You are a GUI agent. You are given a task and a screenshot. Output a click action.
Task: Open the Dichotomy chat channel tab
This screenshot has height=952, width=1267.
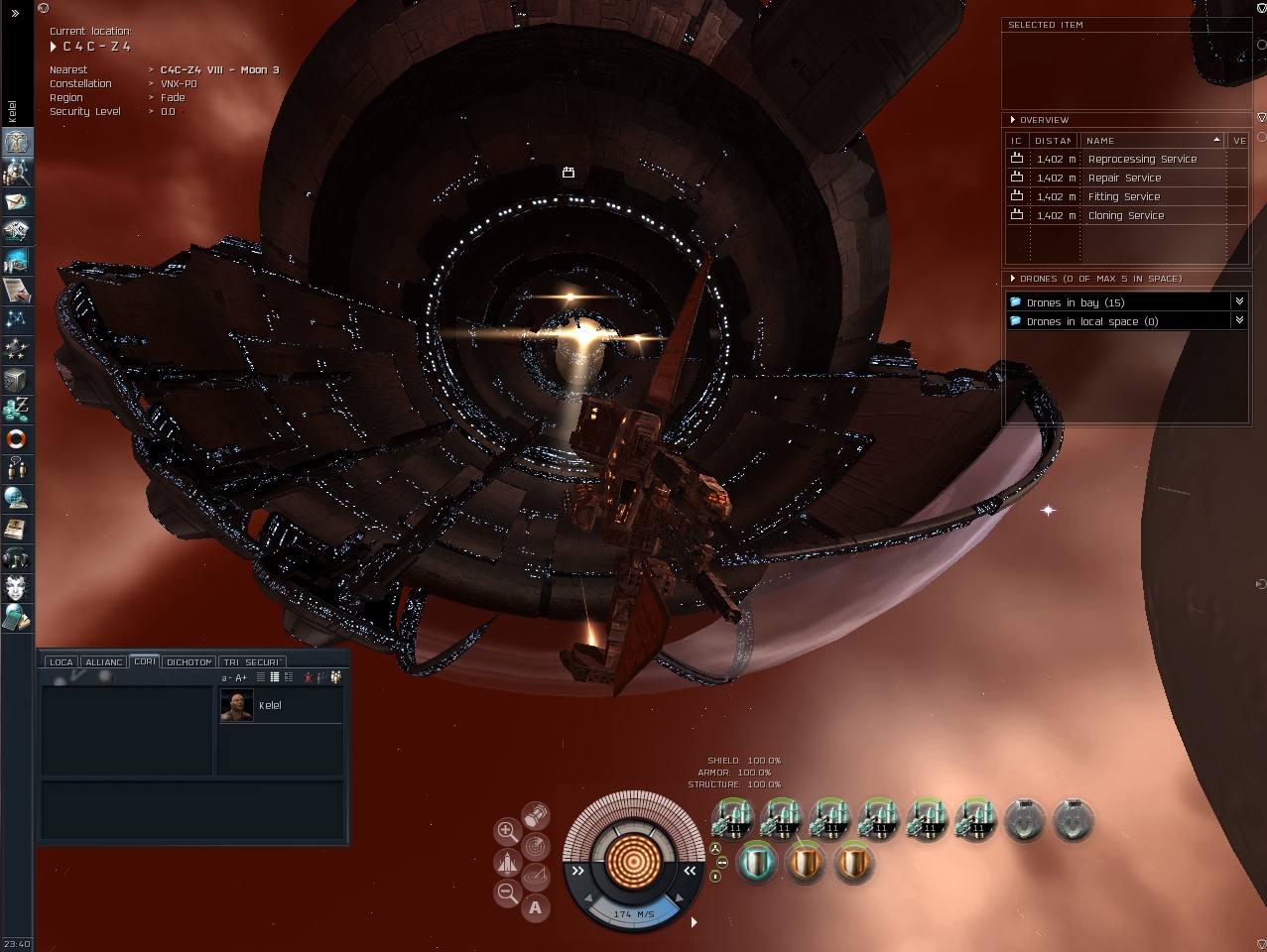pyautogui.click(x=189, y=661)
